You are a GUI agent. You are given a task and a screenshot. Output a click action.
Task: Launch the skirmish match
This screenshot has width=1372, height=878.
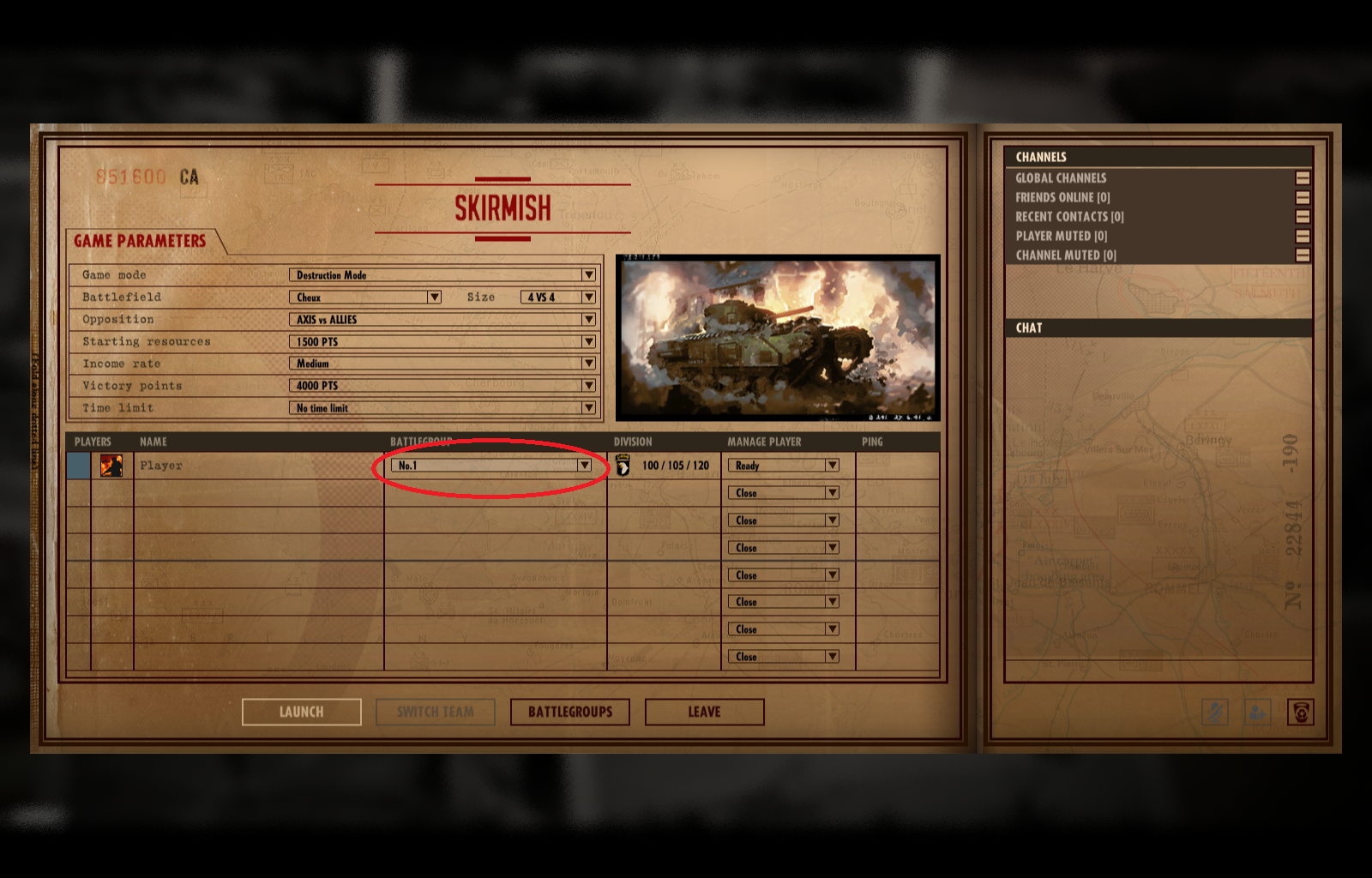click(x=301, y=712)
